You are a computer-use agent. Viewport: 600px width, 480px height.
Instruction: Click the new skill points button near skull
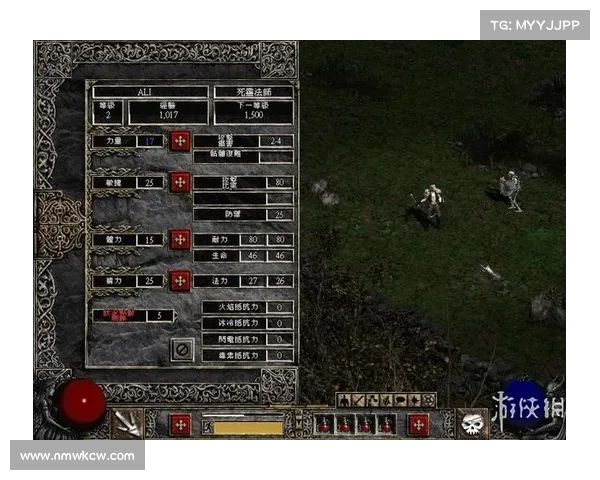click(x=418, y=424)
